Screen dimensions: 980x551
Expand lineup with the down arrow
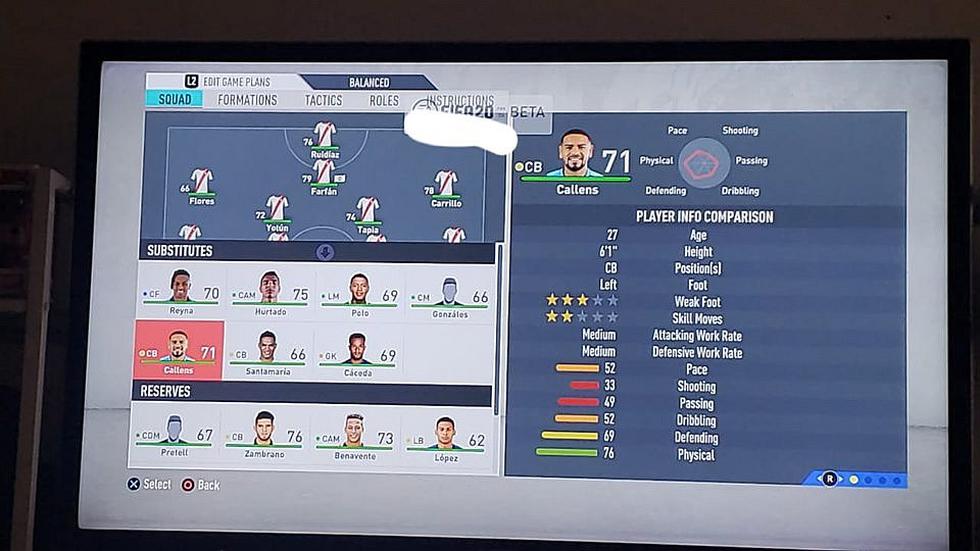pyautogui.click(x=325, y=252)
